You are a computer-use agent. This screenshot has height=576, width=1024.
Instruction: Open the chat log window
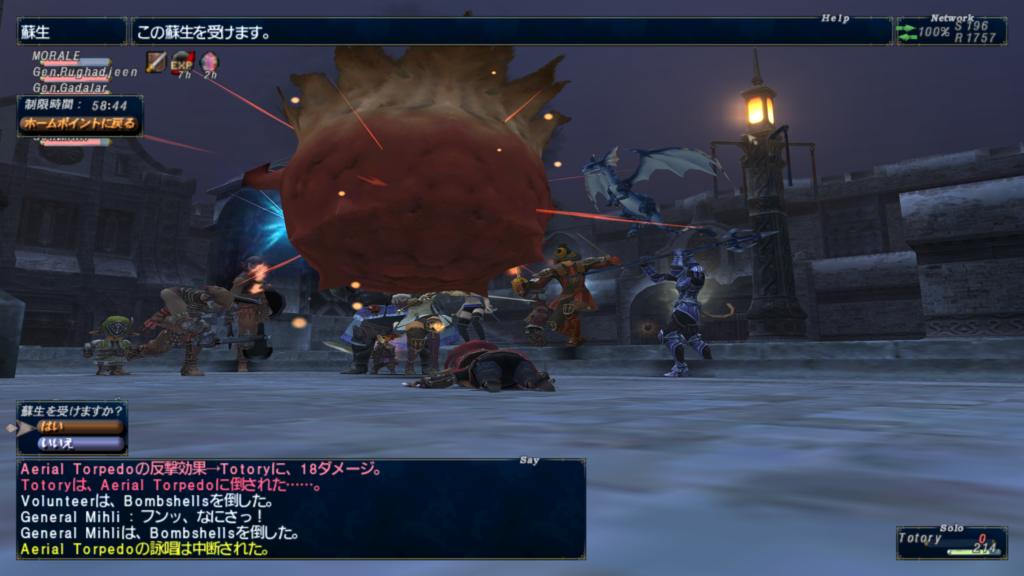[x=300, y=508]
